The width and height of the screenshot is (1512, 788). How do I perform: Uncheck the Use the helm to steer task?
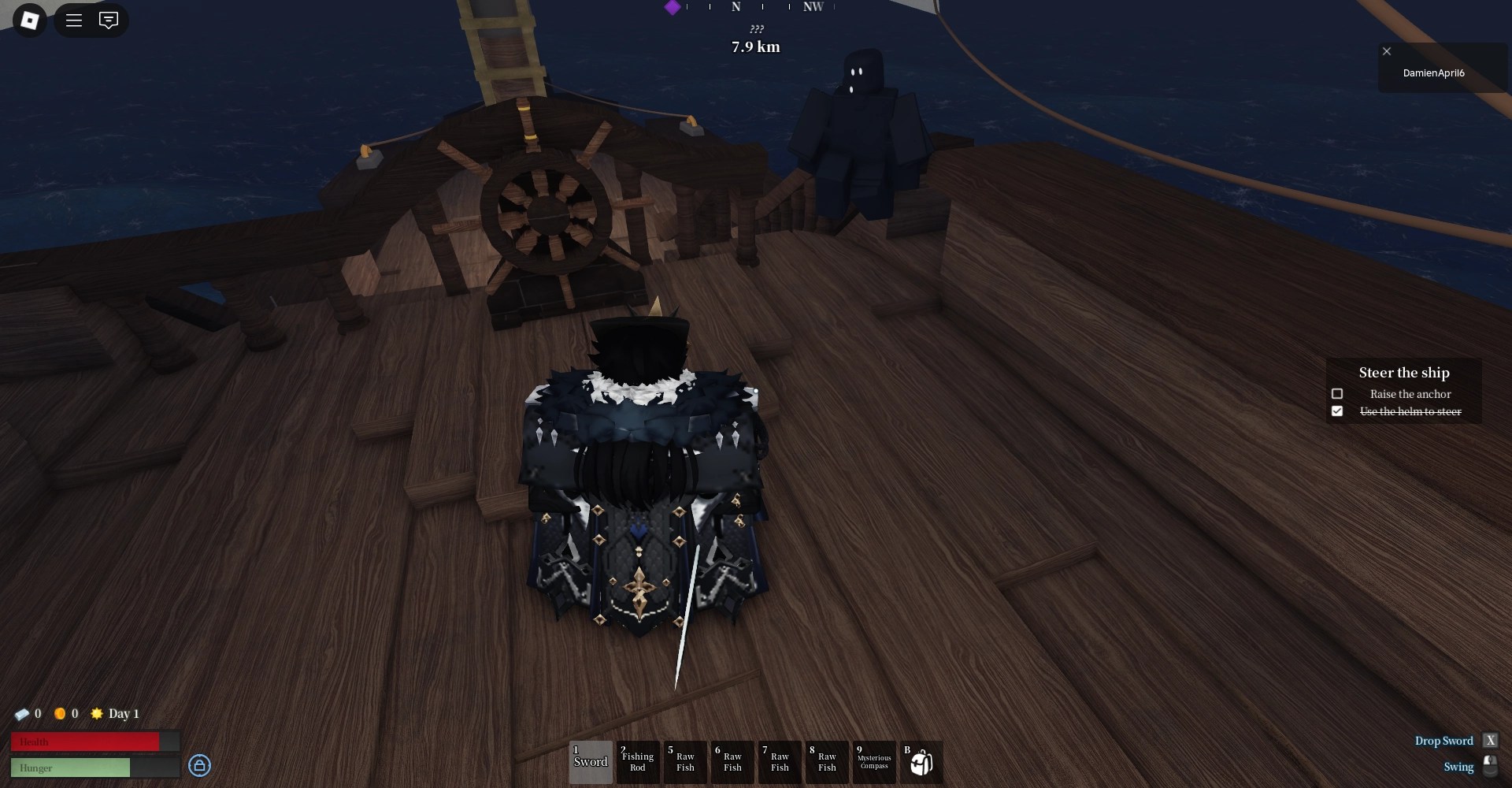point(1337,411)
